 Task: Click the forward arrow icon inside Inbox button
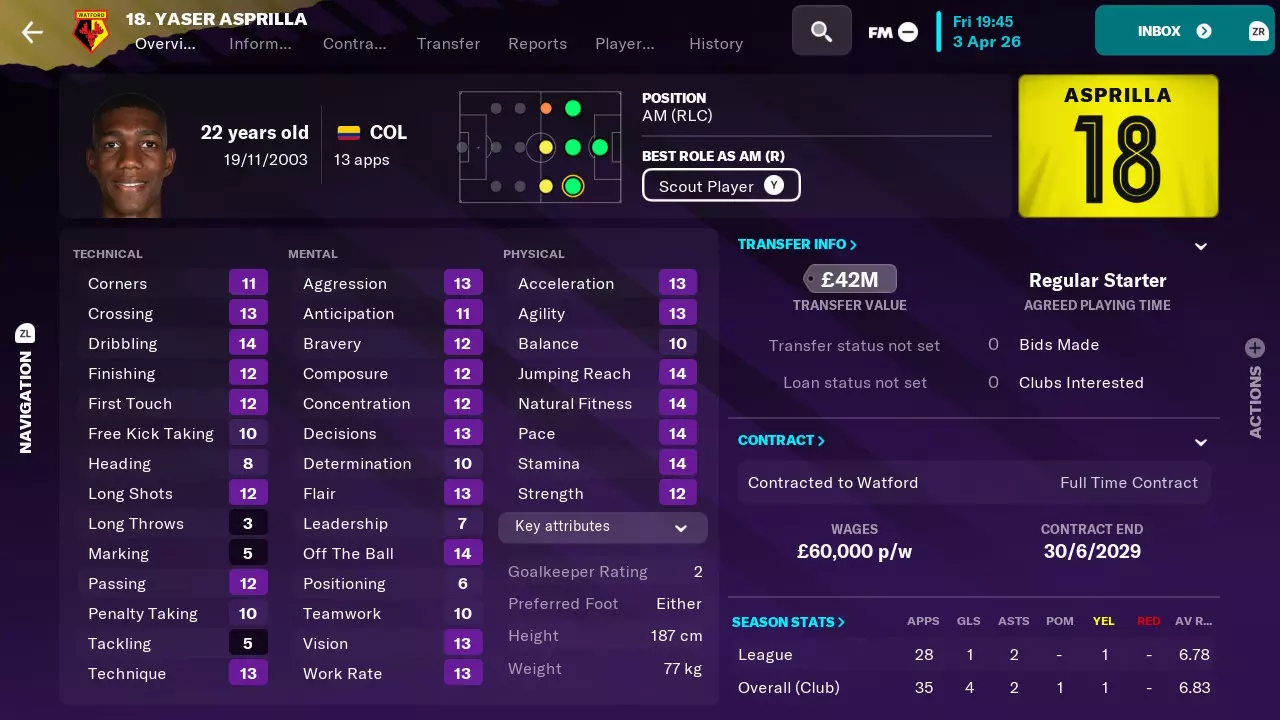tap(1203, 31)
